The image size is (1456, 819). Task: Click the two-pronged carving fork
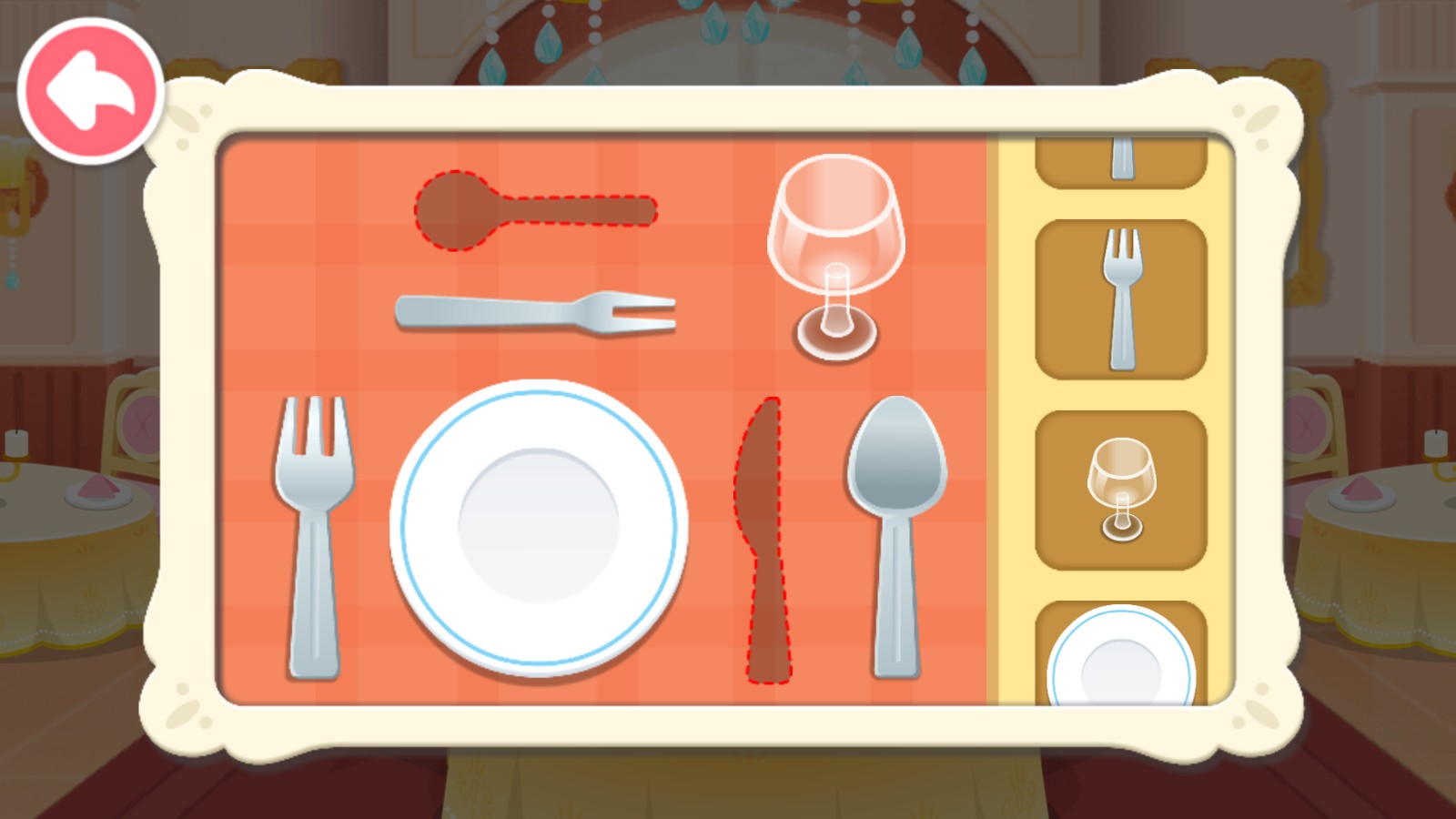click(537, 312)
